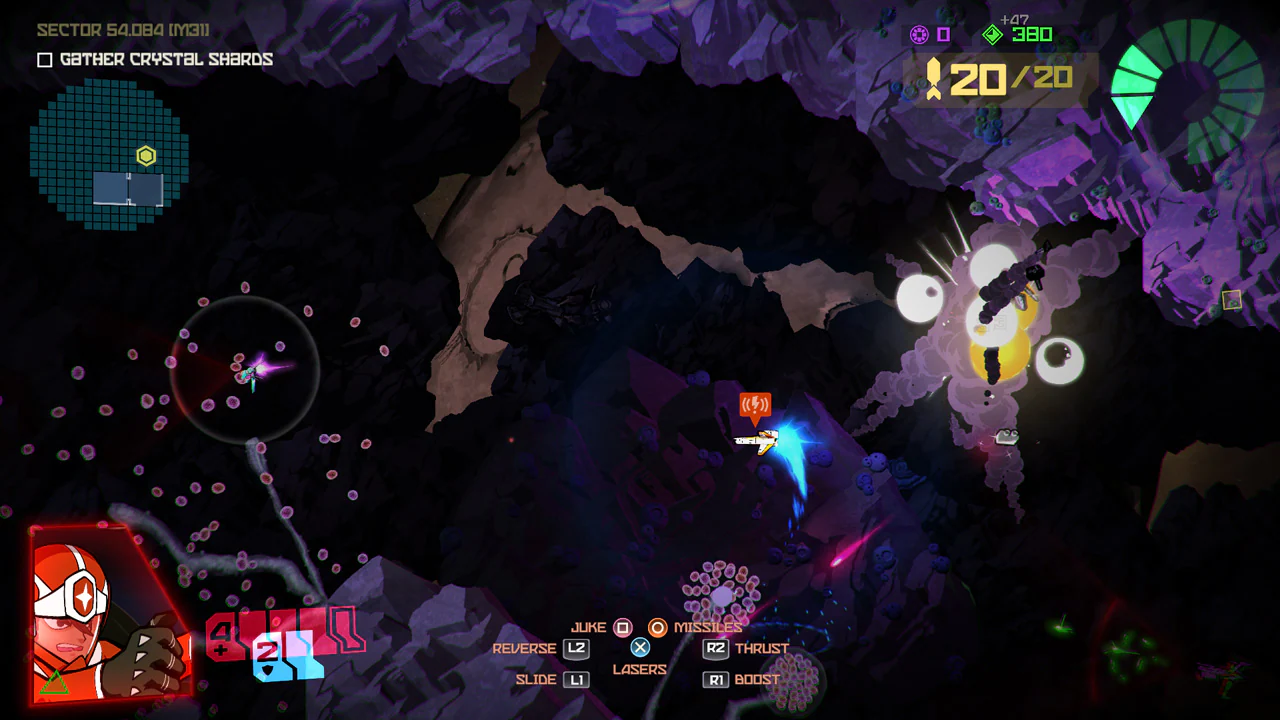Click the L1 Slide button prompt

click(575, 679)
